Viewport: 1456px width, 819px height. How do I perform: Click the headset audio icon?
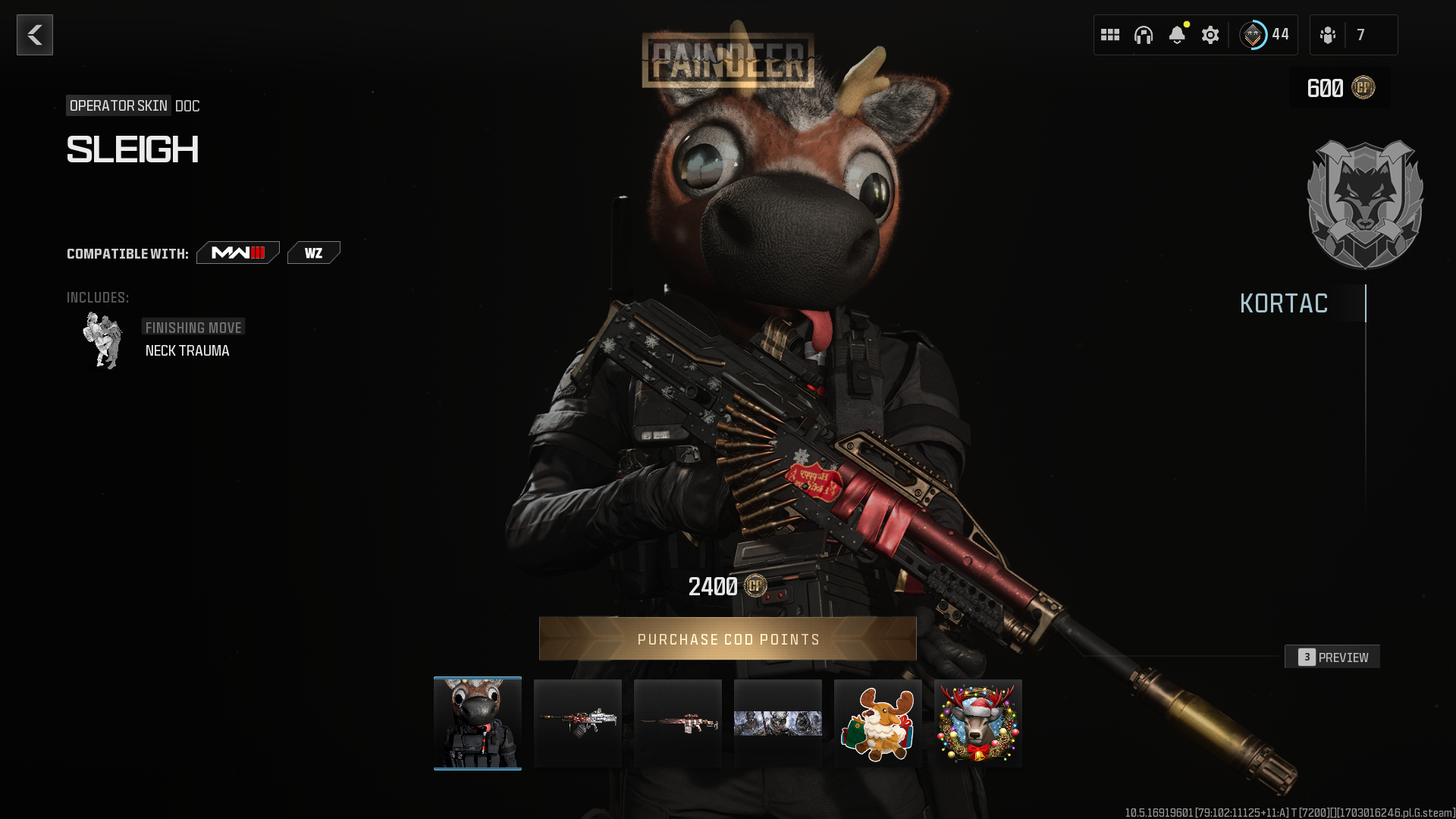coord(1144,34)
